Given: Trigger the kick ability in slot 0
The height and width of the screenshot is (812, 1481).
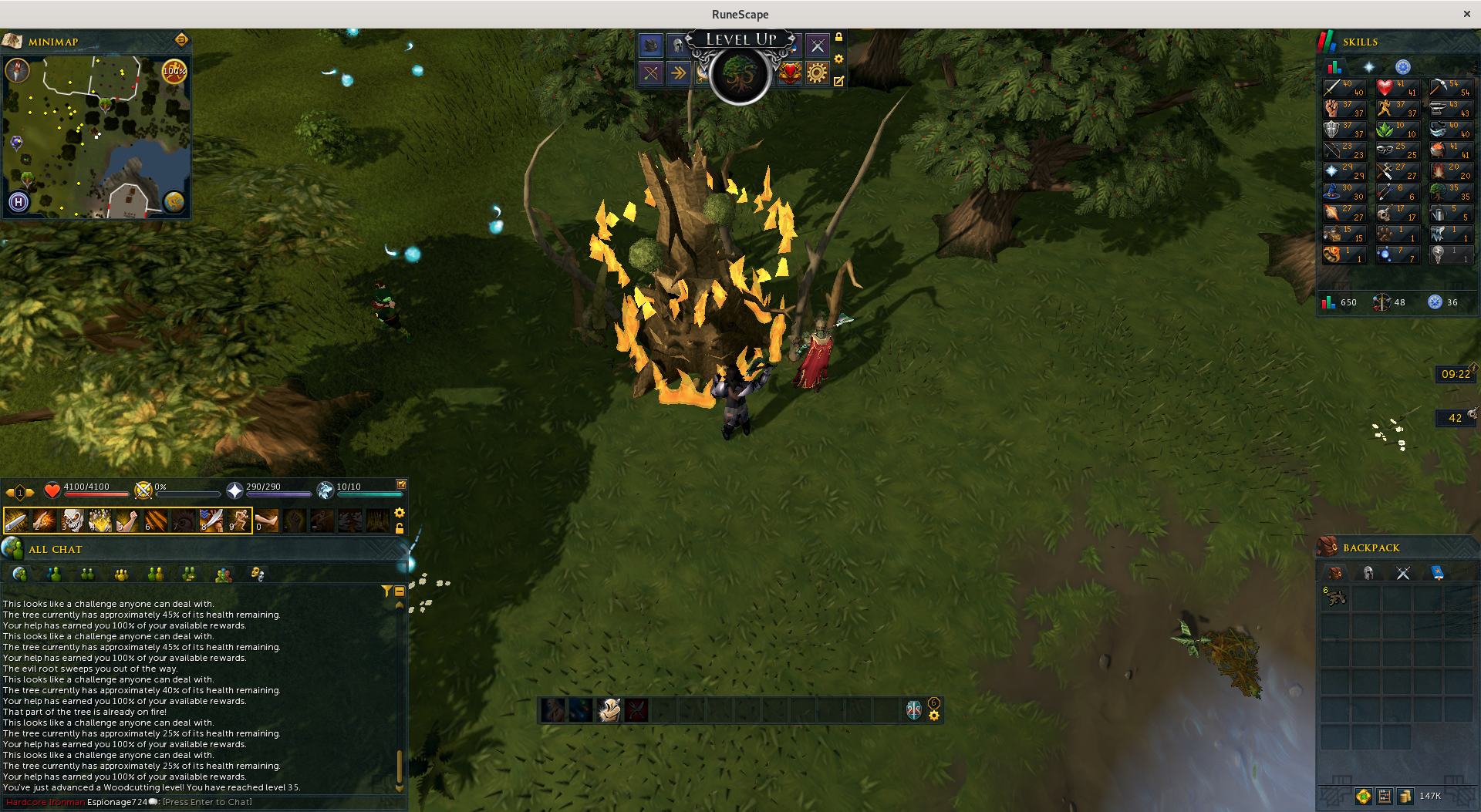Looking at the screenshot, I should [267, 521].
